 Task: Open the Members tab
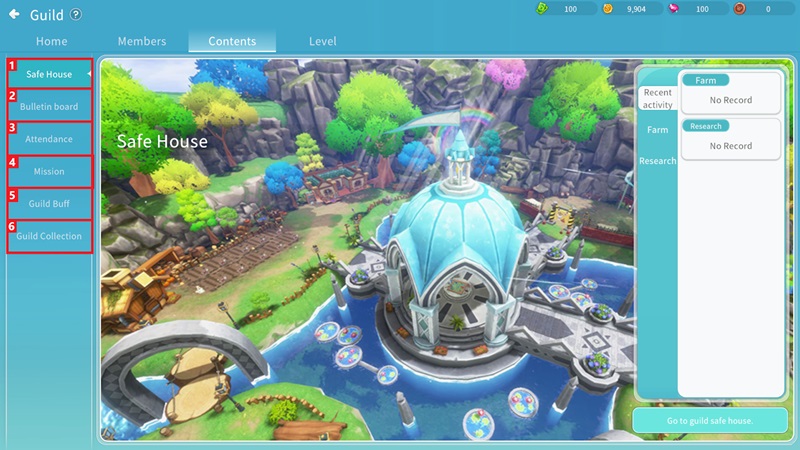click(142, 42)
